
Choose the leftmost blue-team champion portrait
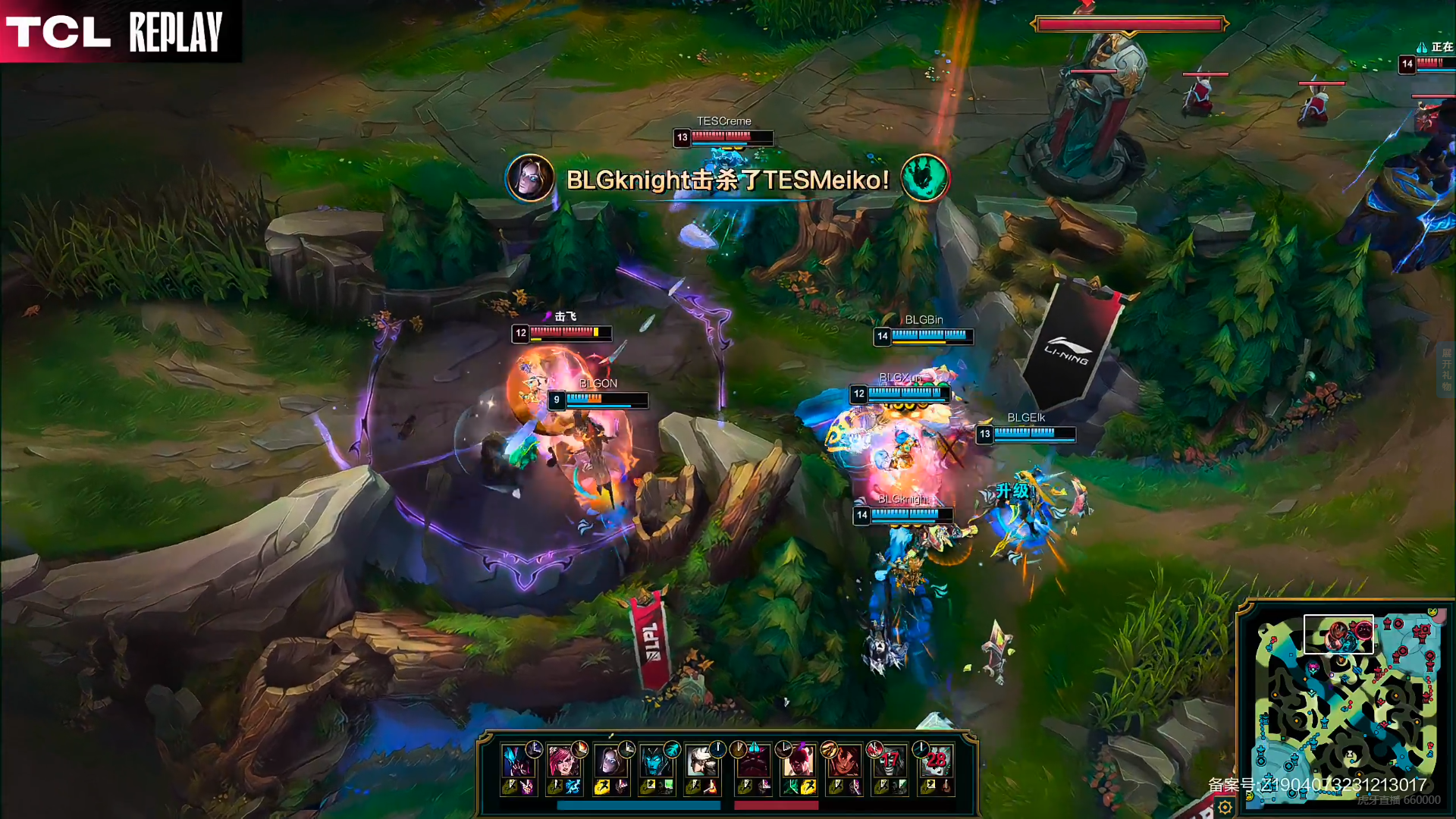pyautogui.click(x=517, y=761)
